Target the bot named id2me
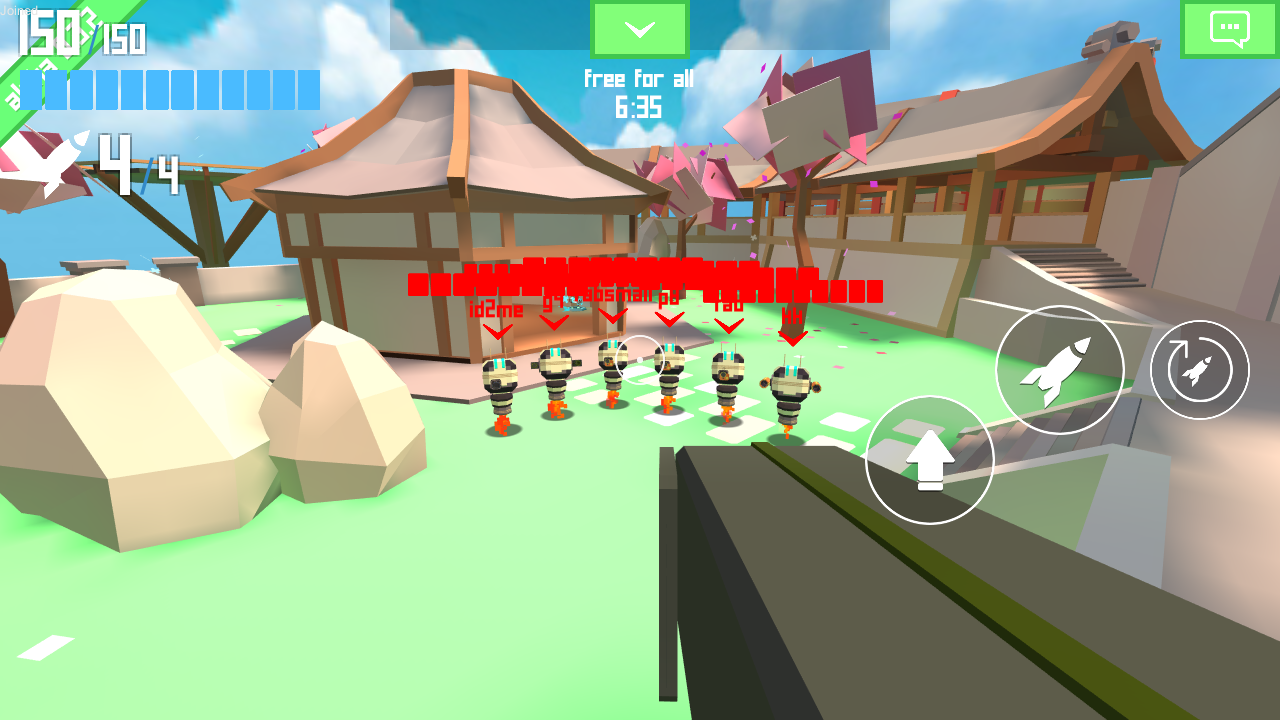The height and width of the screenshot is (720, 1280). [x=498, y=385]
